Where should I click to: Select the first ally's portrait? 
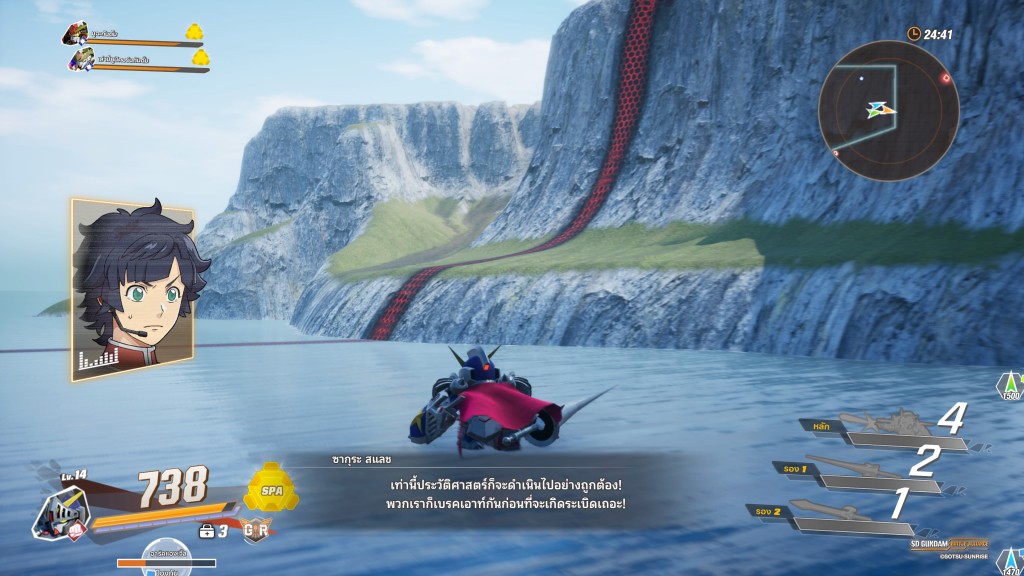point(76,36)
